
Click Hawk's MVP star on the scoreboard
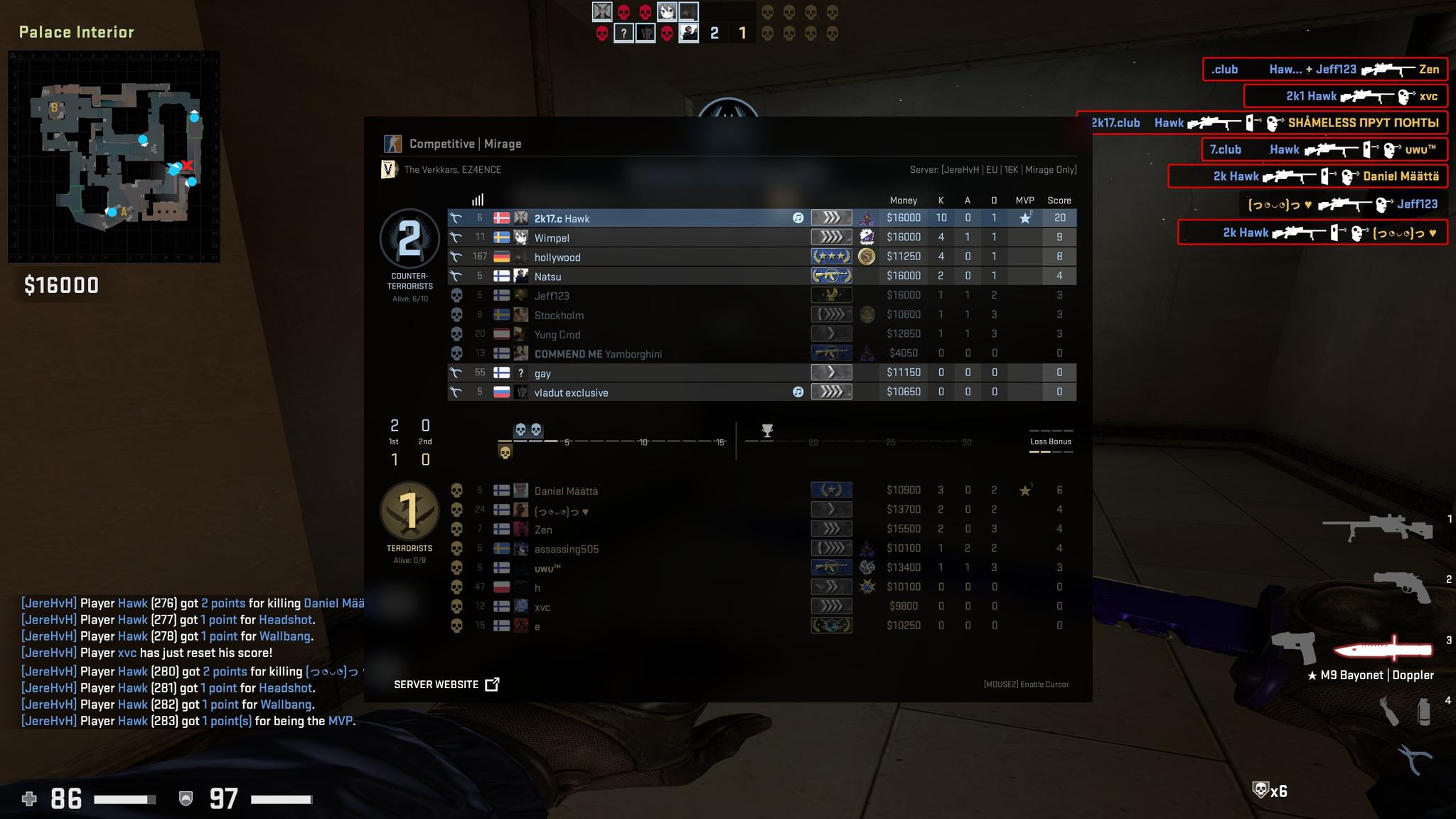coord(1024,218)
